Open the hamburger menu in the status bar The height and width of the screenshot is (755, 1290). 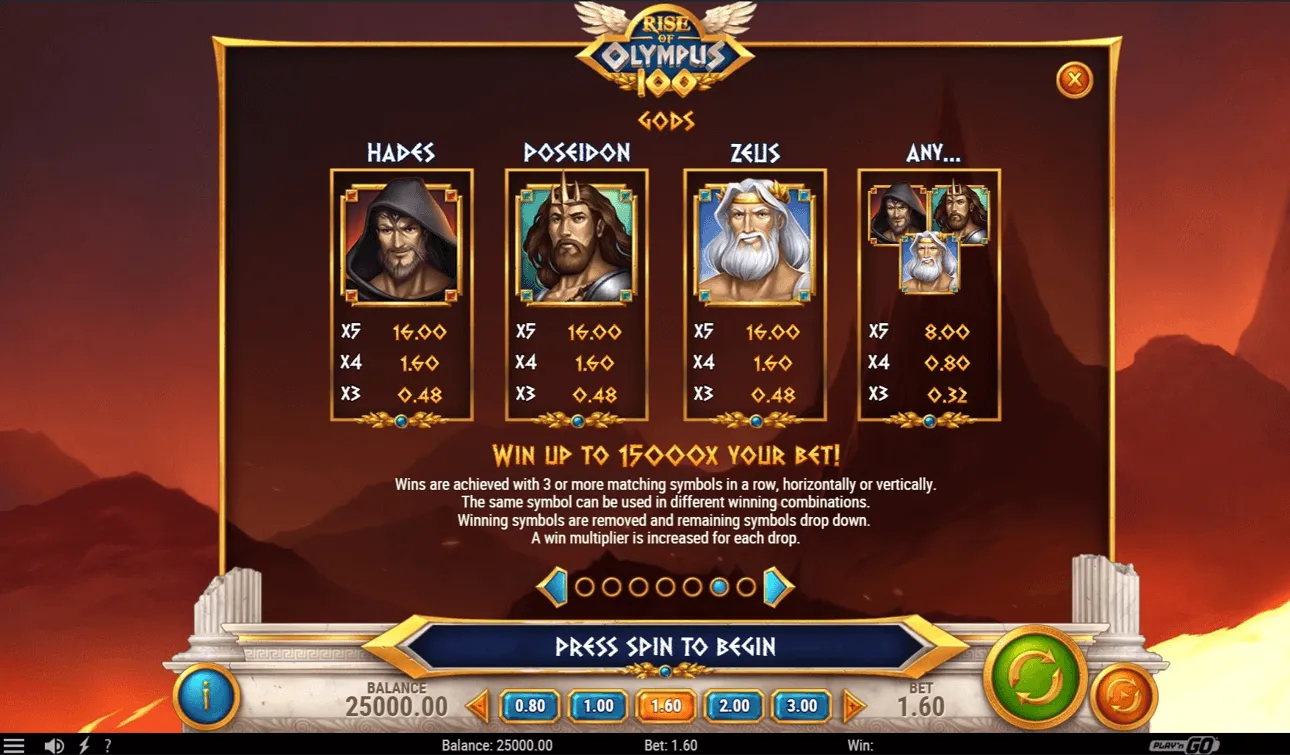(x=15, y=745)
